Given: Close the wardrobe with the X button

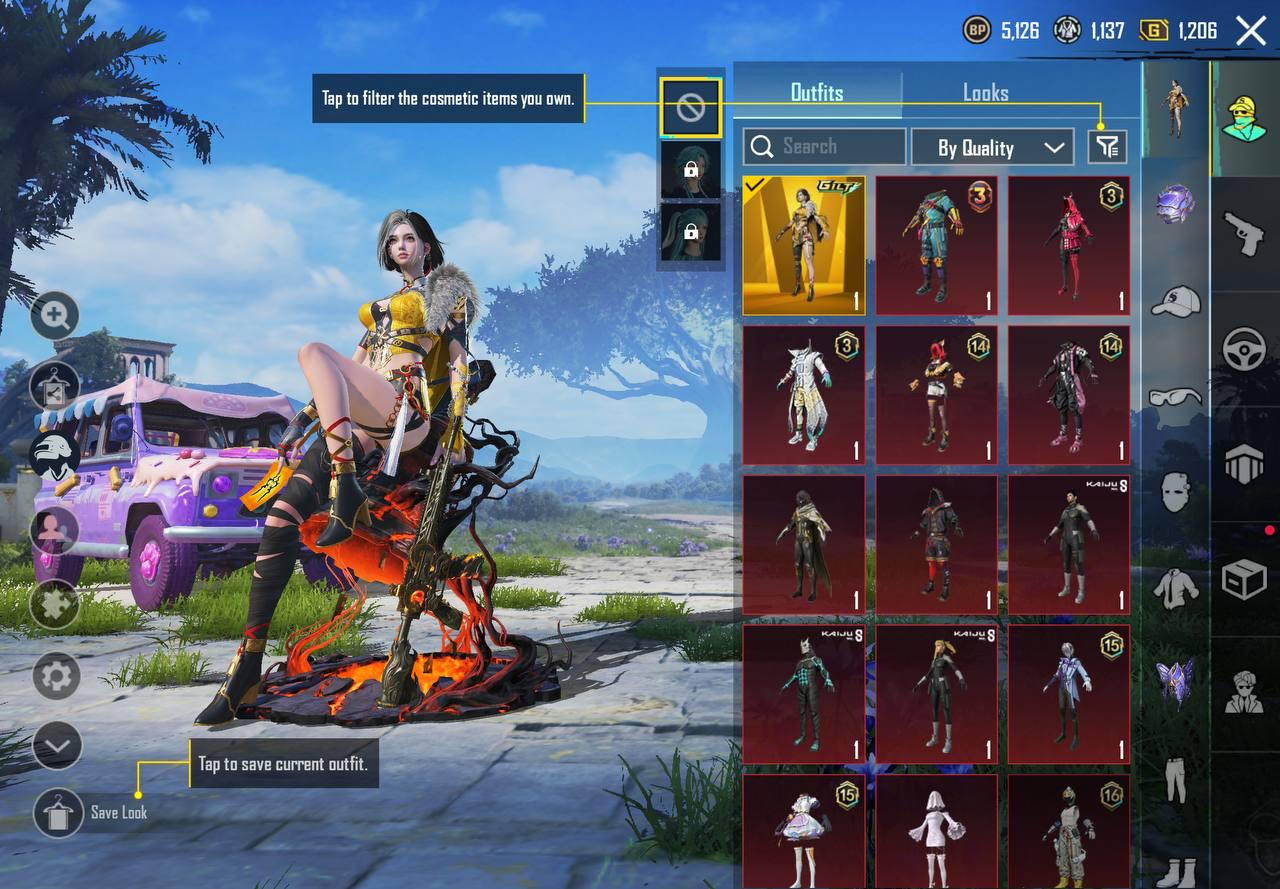Looking at the screenshot, I should coord(1251,31).
